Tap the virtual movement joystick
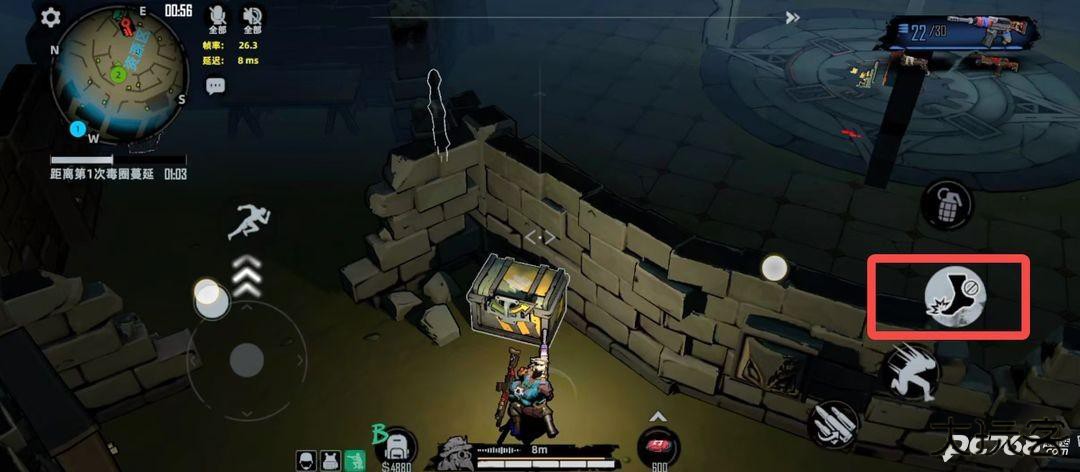This screenshot has width=1080, height=472. click(x=246, y=358)
